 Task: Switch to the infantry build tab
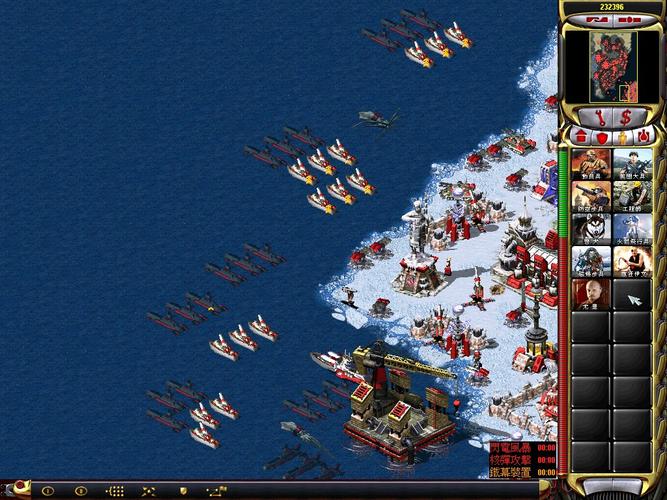(624, 136)
